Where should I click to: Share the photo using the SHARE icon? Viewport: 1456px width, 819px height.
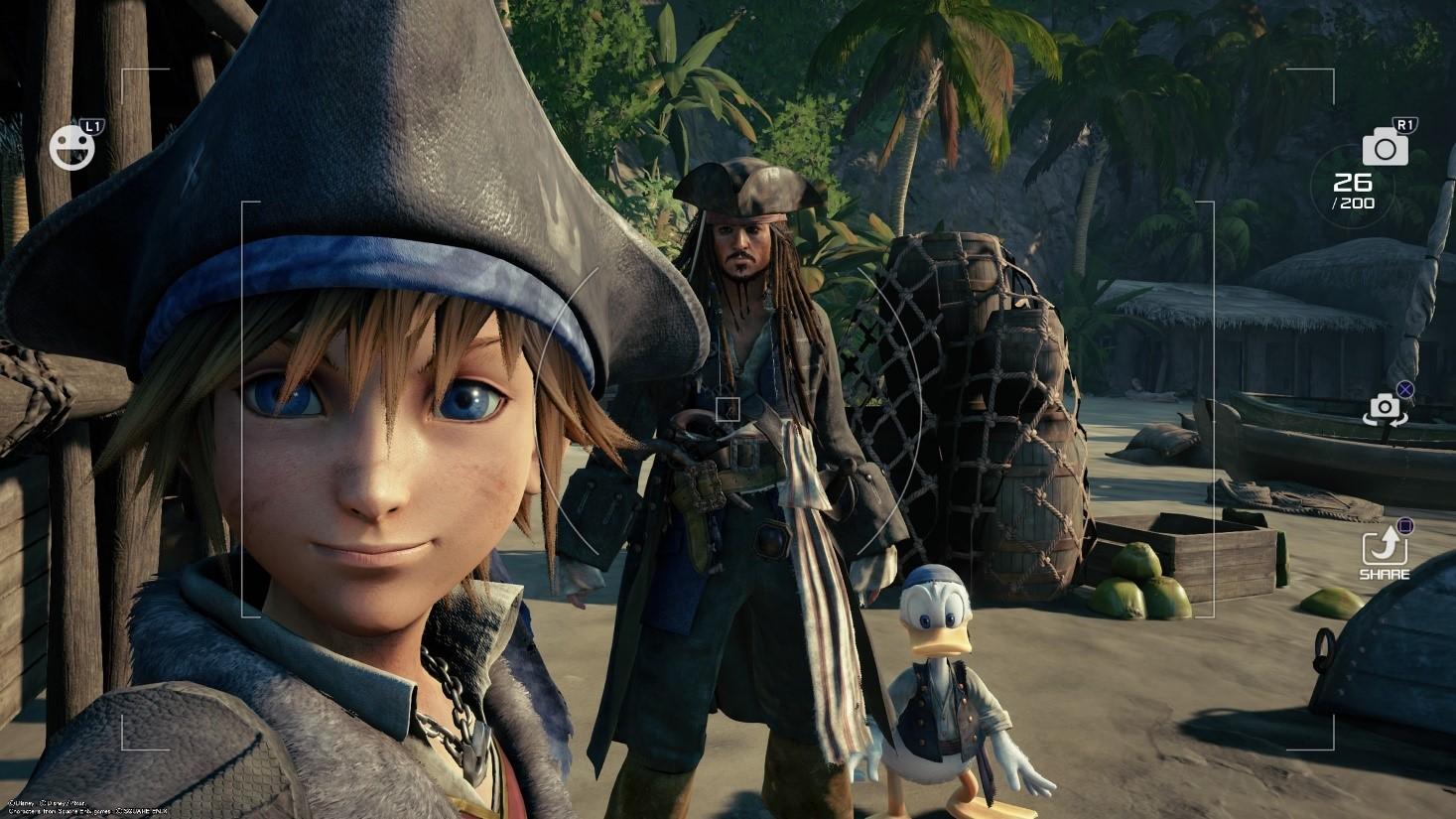[1382, 549]
